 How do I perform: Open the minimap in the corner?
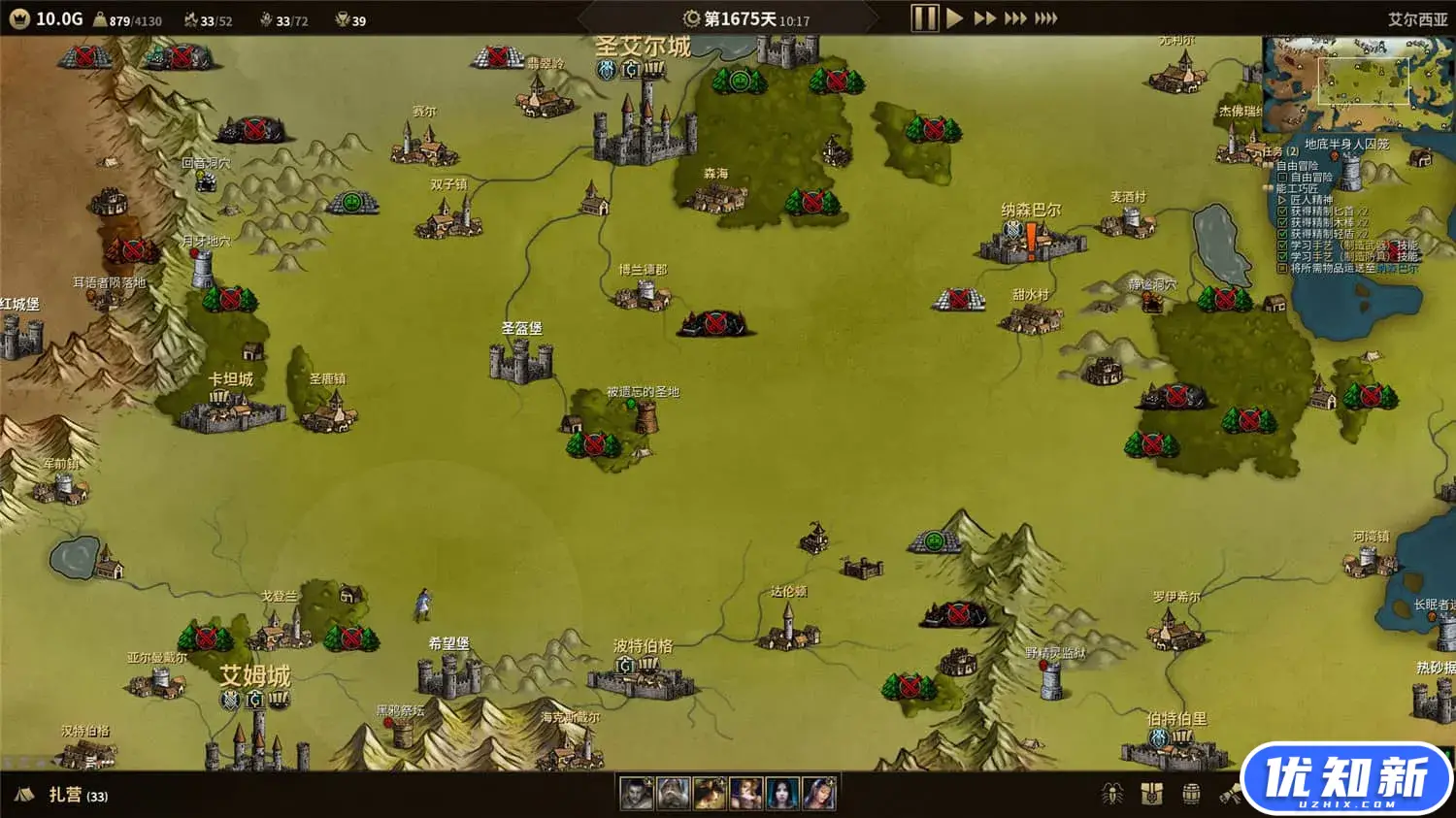[1357, 82]
